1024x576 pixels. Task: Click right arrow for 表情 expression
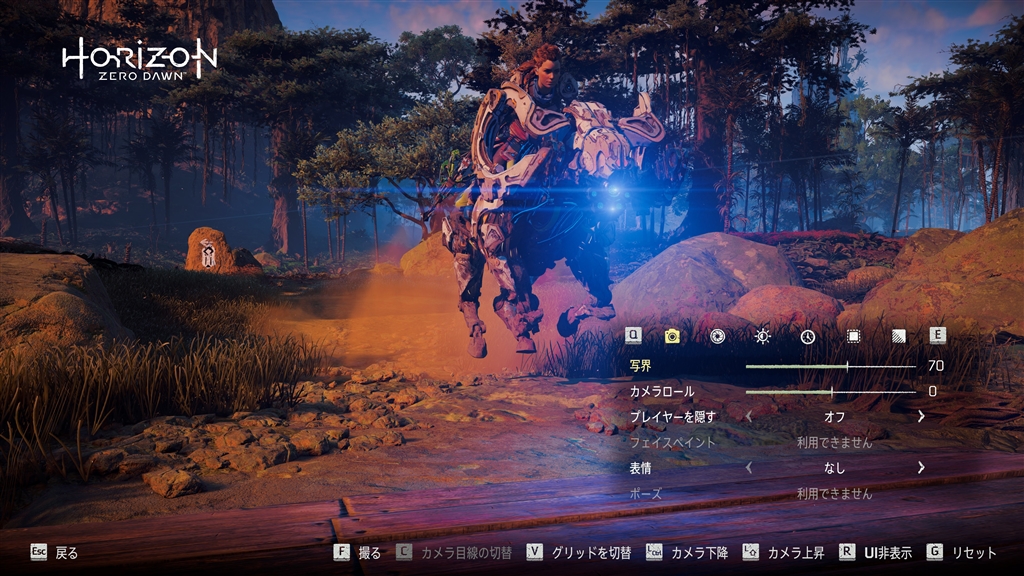[920, 467]
